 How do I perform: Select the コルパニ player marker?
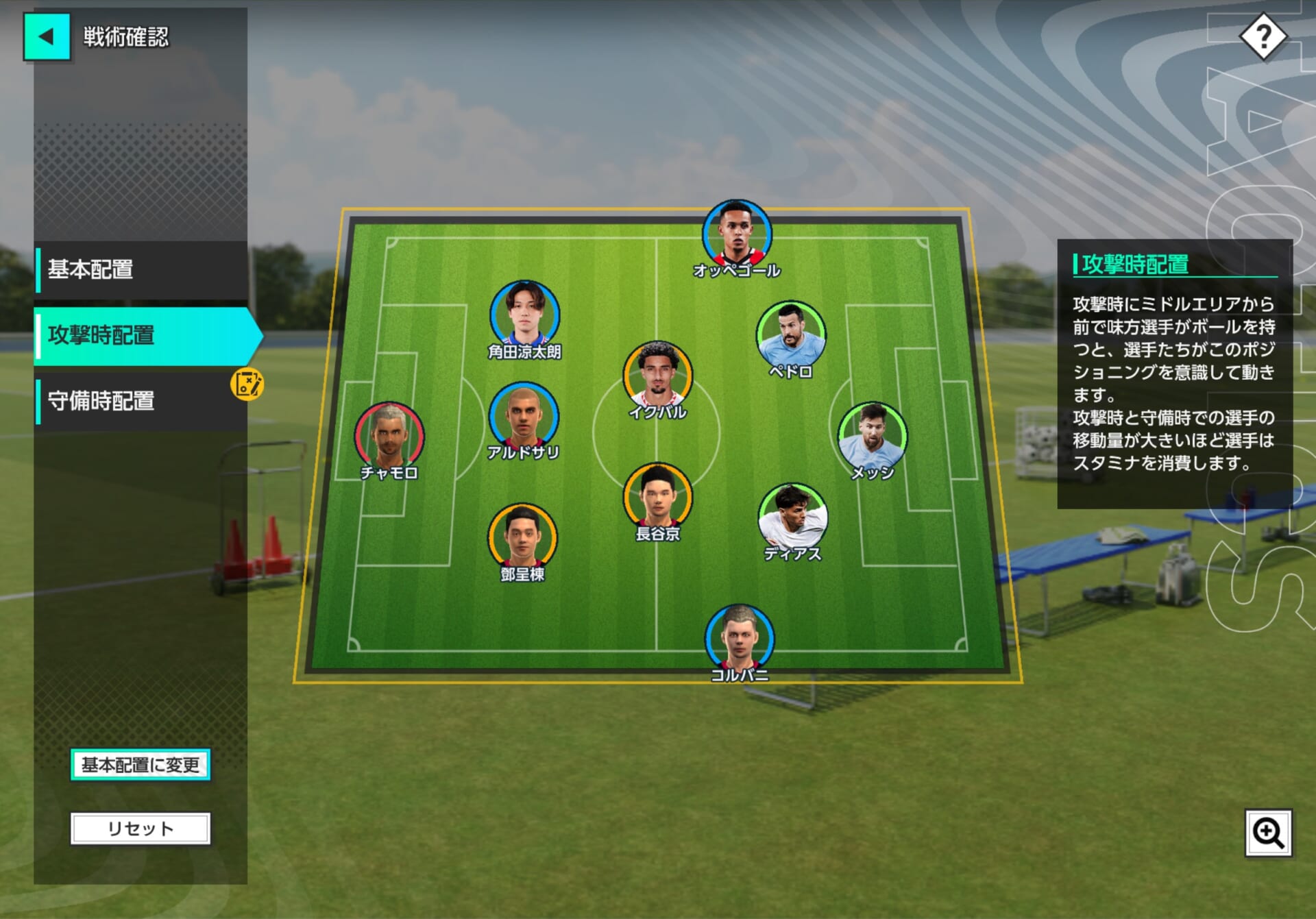tap(739, 639)
